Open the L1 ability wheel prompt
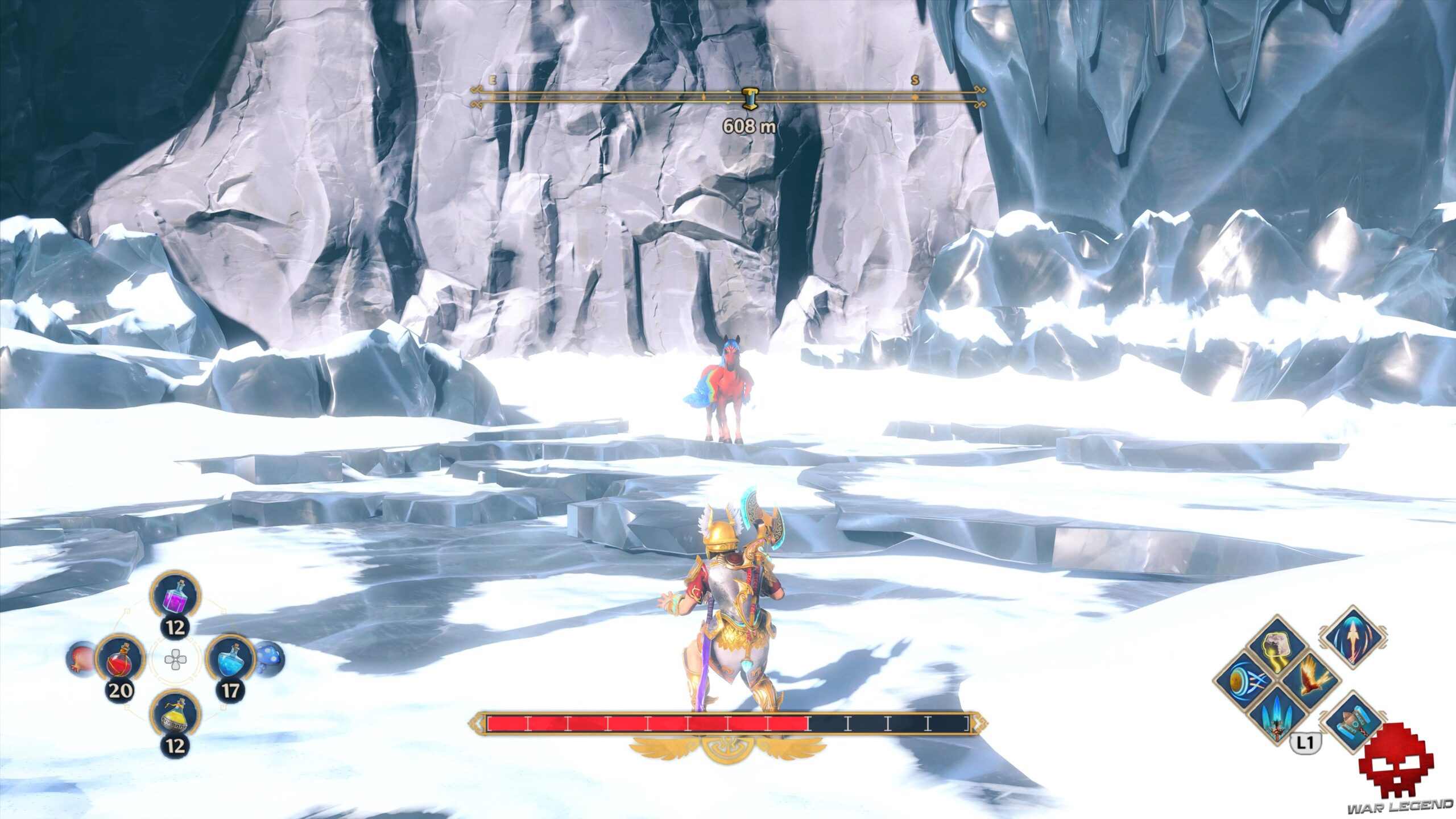 pyautogui.click(x=1306, y=742)
